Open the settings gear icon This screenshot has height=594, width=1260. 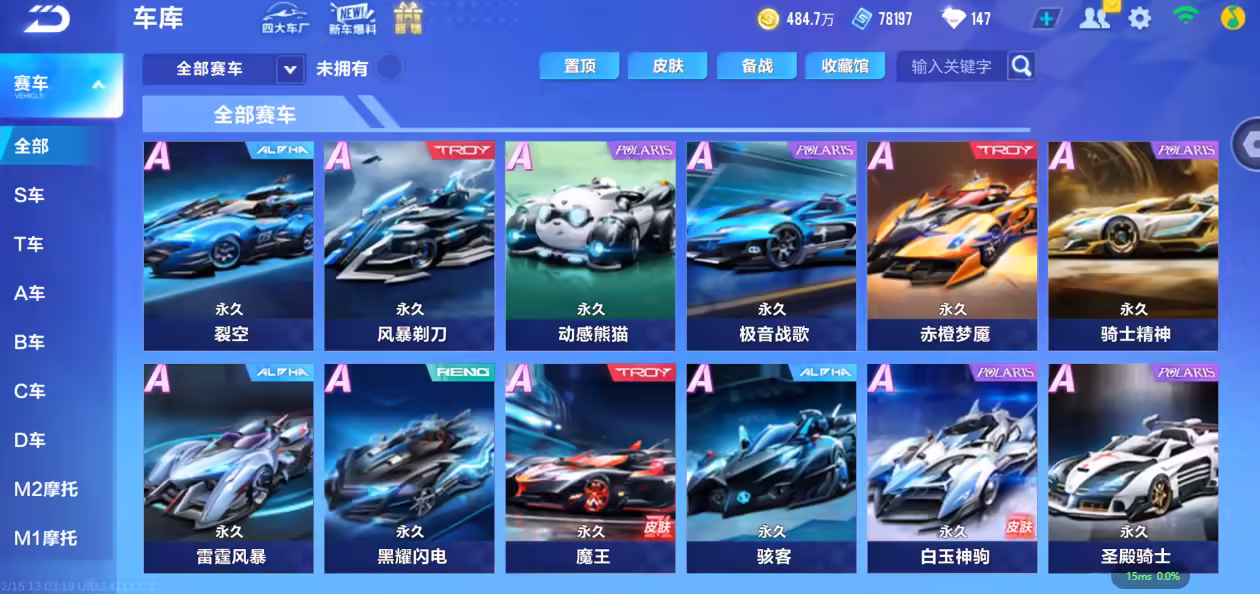(x=1139, y=18)
